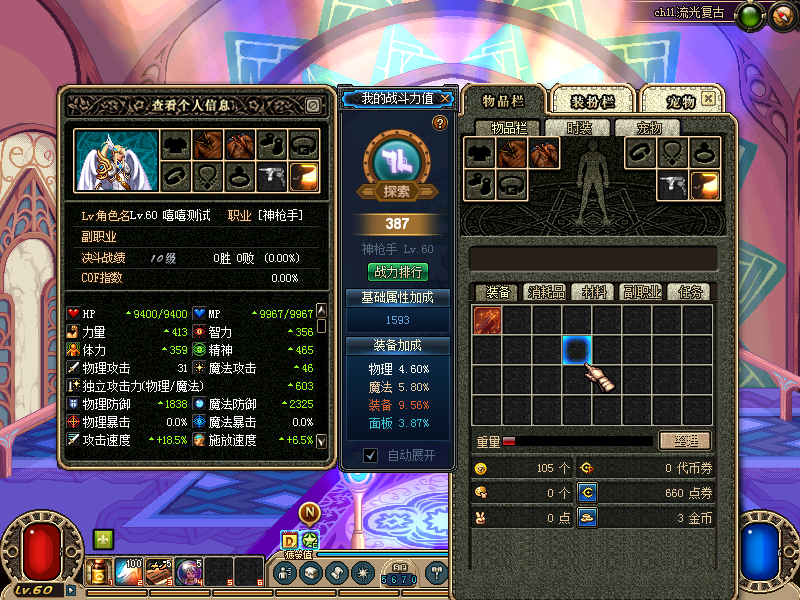Click the green fleur-de-lis buff icon

(103, 538)
